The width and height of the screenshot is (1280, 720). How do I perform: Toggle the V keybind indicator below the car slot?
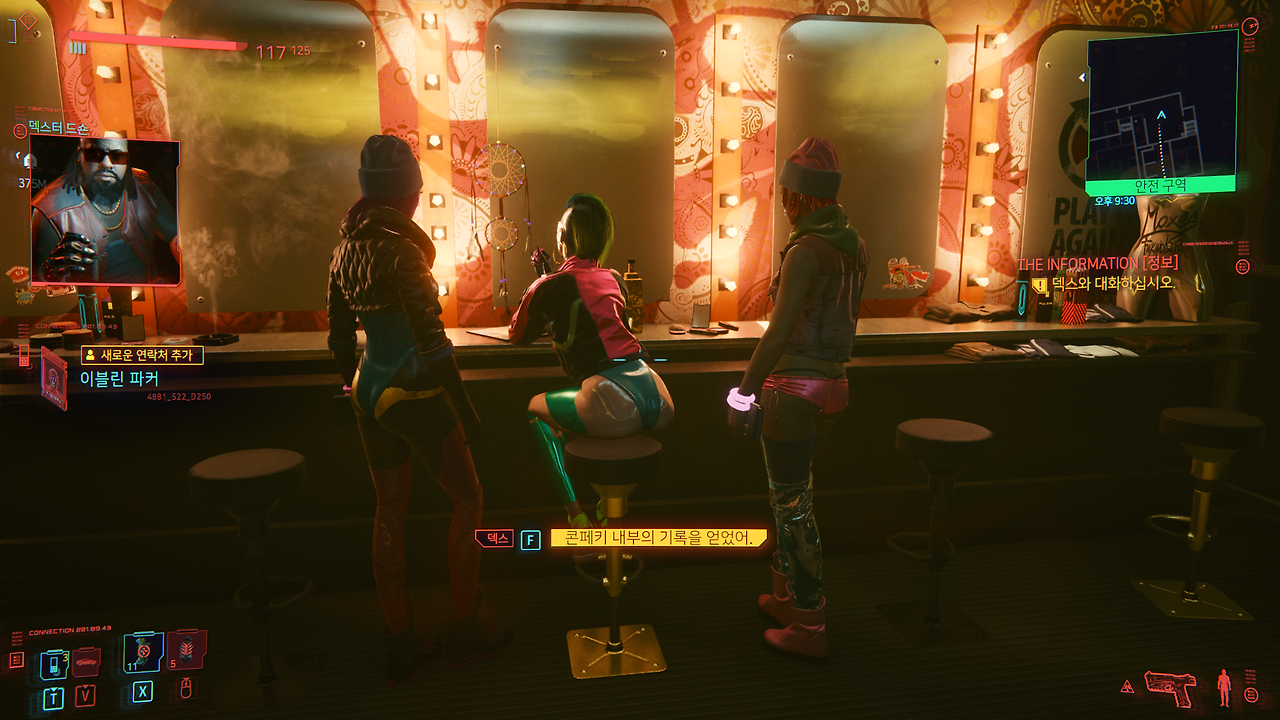click(x=85, y=696)
